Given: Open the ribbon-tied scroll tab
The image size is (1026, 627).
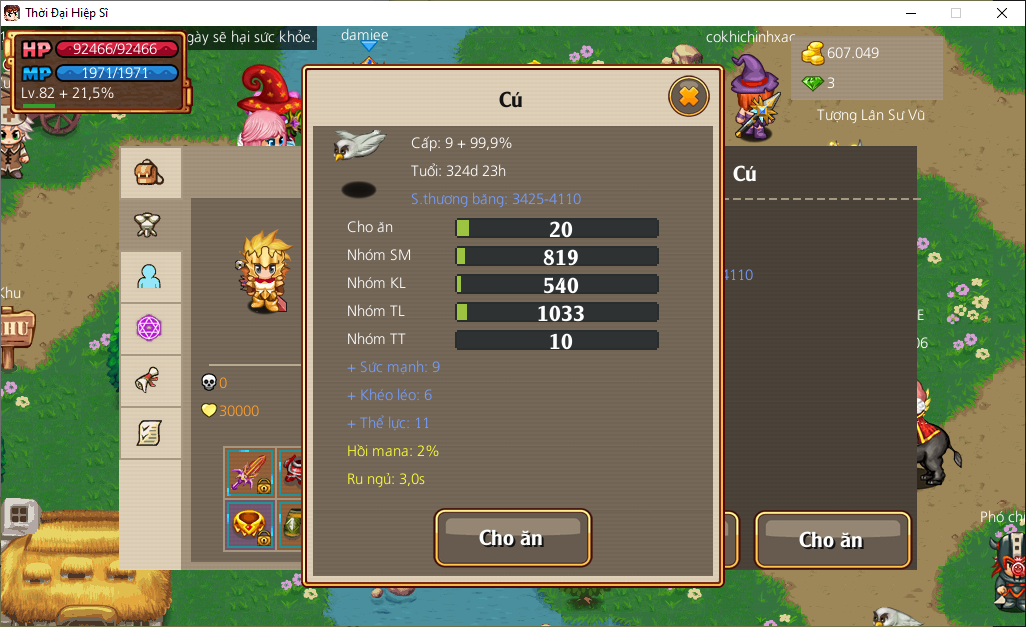Looking at the screenshot, I should click(x=150, y=380).
